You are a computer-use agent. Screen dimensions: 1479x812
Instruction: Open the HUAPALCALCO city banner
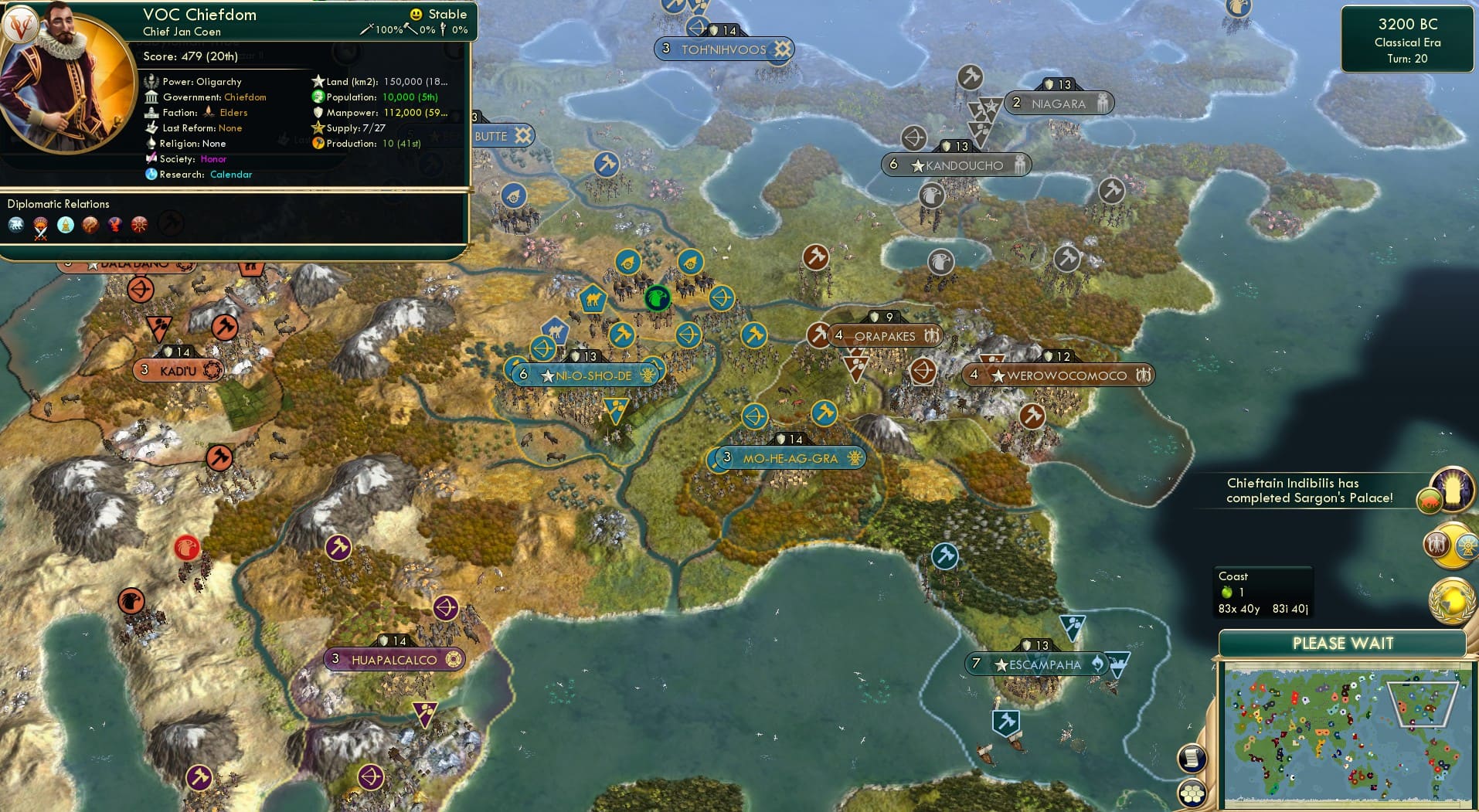tap(394, 659)
